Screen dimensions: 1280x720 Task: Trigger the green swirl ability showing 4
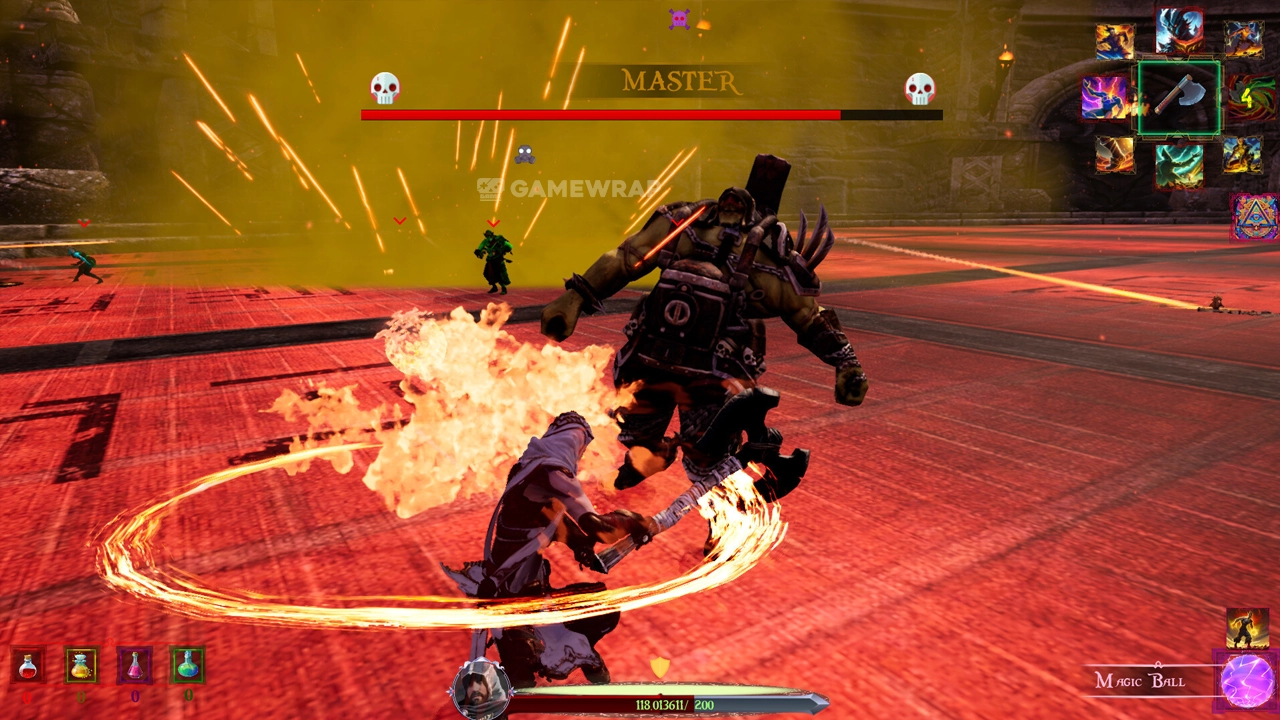[1250, 97]
